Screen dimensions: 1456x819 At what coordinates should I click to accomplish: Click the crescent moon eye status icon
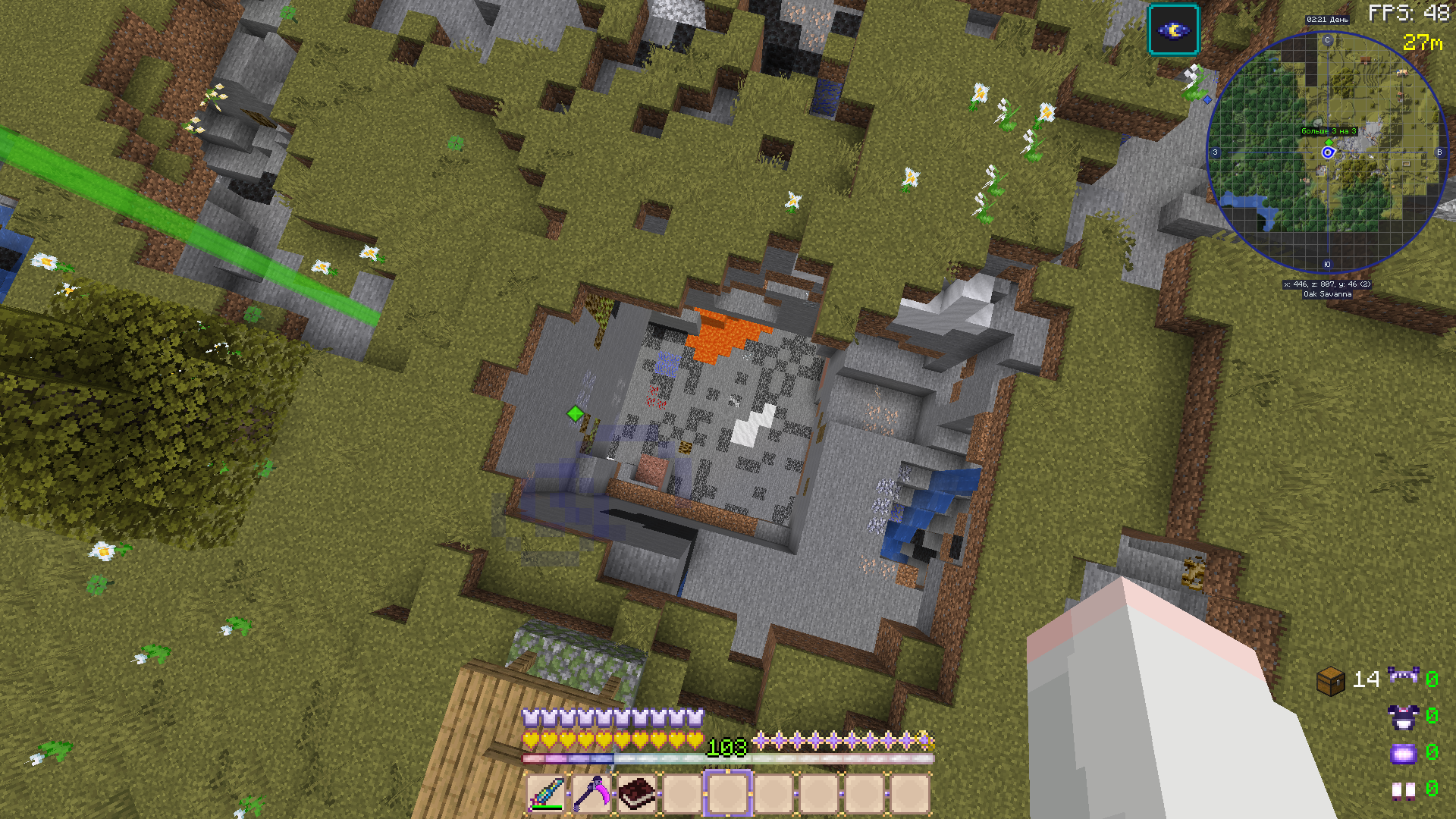1173,30
